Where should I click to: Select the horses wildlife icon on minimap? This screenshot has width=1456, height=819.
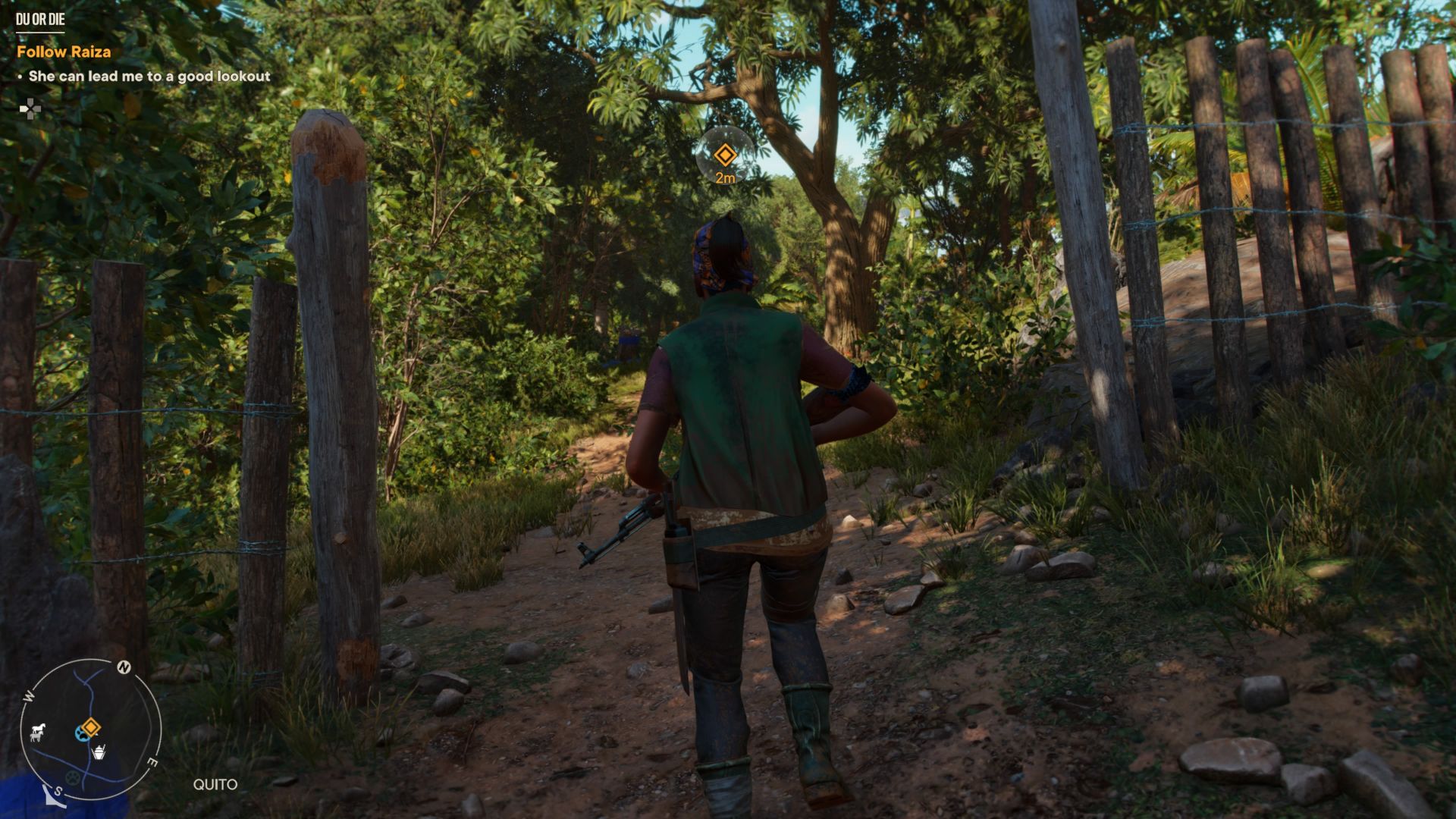click(x=38, y=732)
